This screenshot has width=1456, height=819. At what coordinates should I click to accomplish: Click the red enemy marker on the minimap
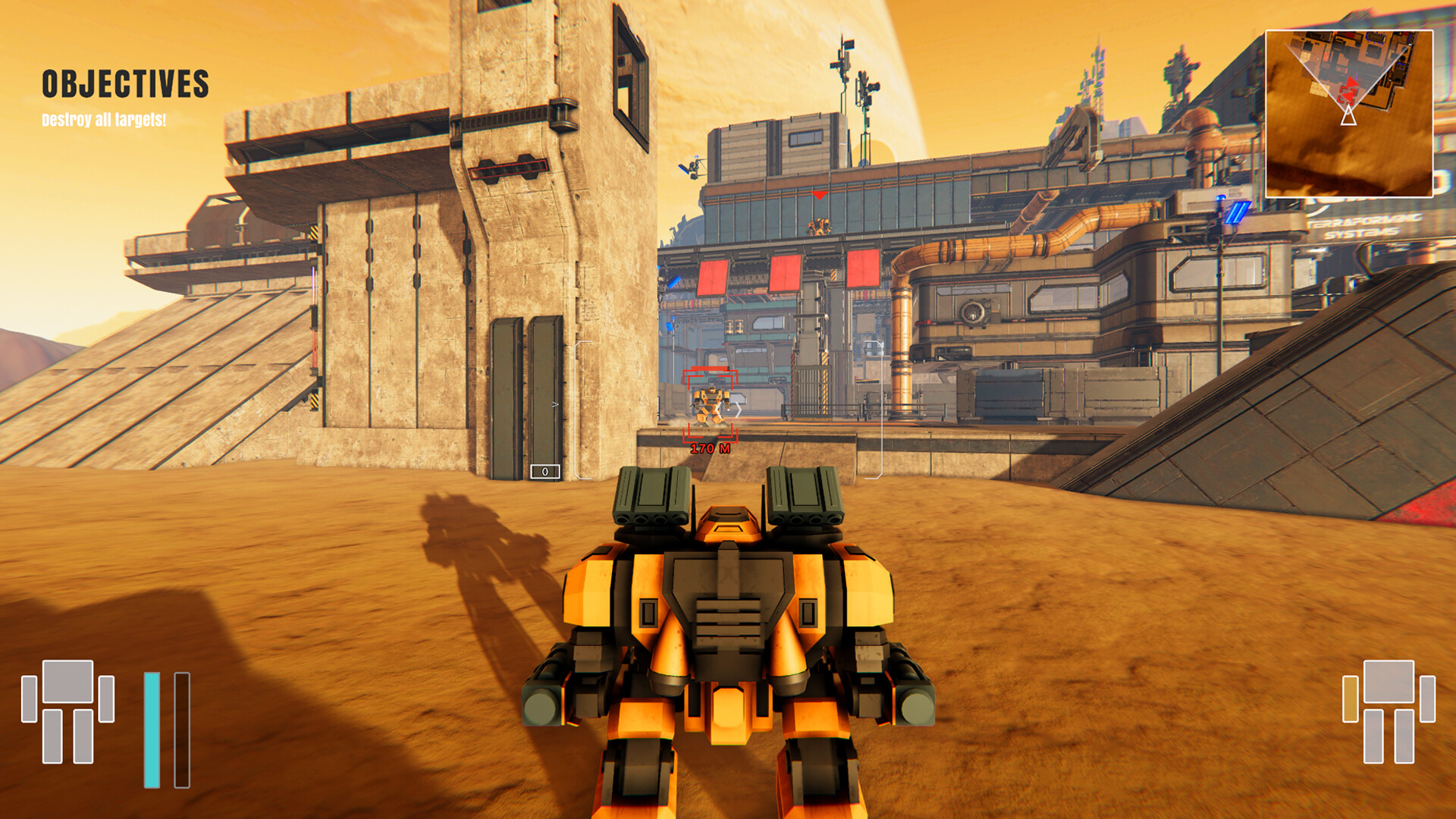tap(1348, 94)
